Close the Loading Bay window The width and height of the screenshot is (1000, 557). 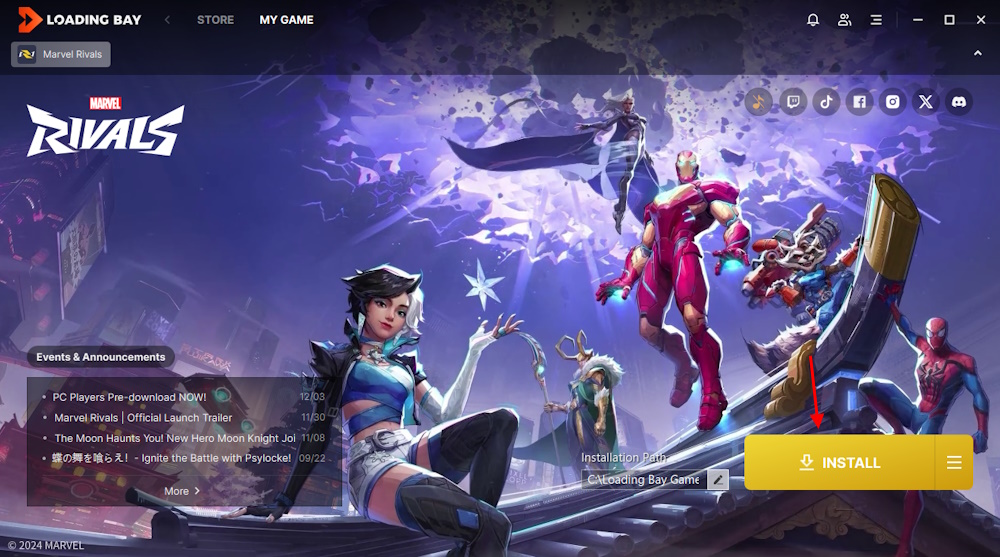(979, 20)
